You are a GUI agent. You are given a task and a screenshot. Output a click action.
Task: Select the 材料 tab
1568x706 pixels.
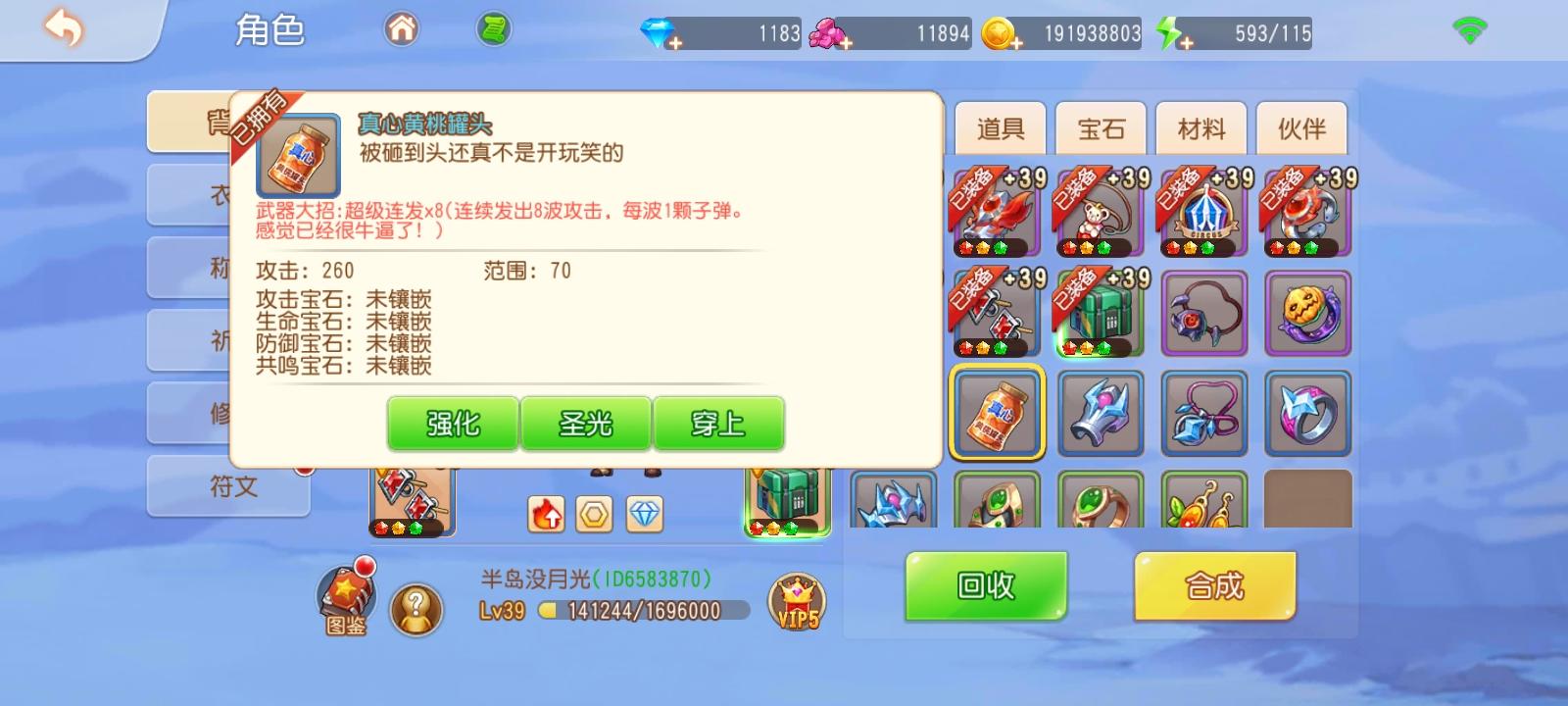pyautogui.click(x=1200, y=128)
